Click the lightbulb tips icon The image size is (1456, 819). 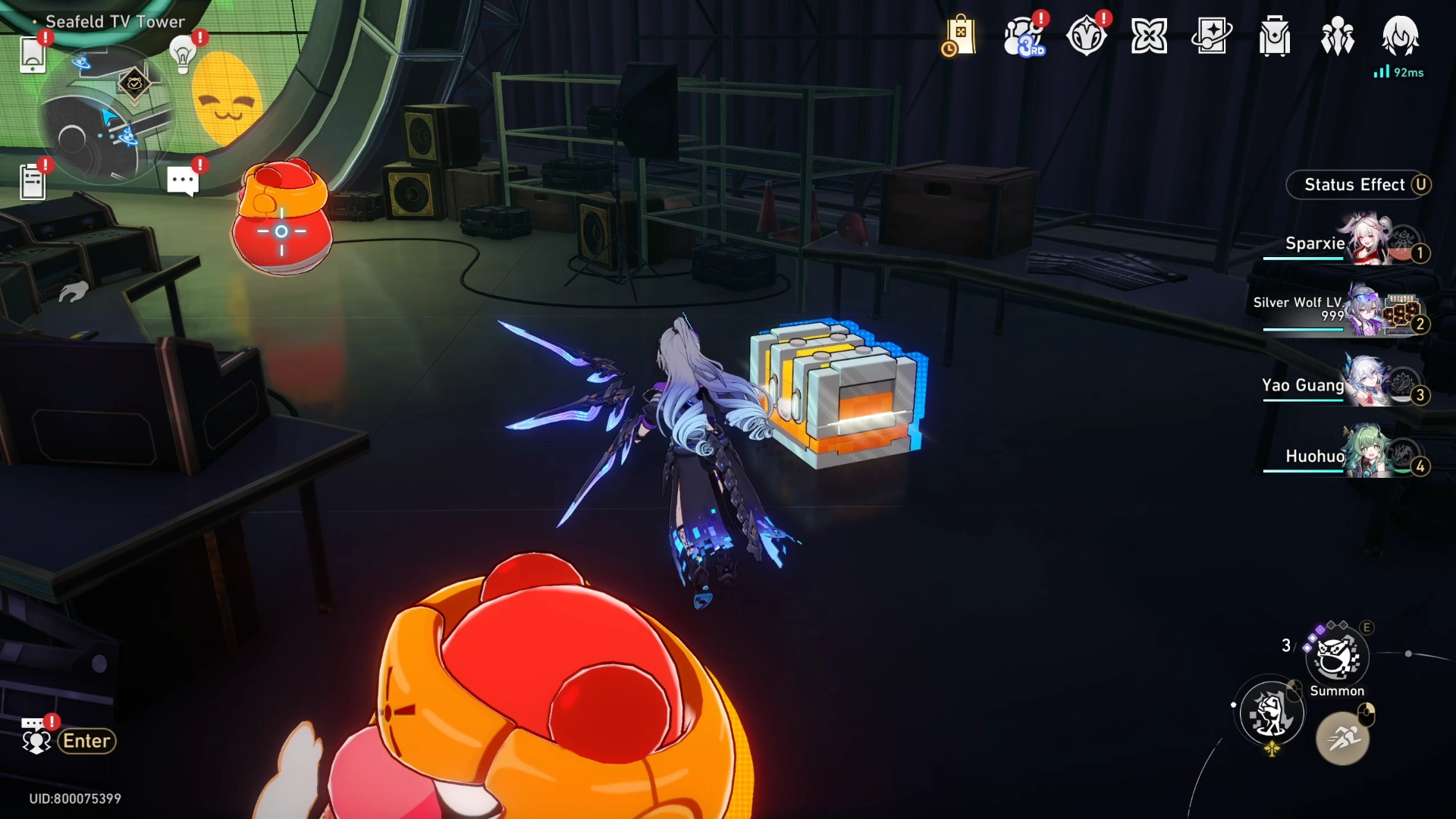click(183, 55)
